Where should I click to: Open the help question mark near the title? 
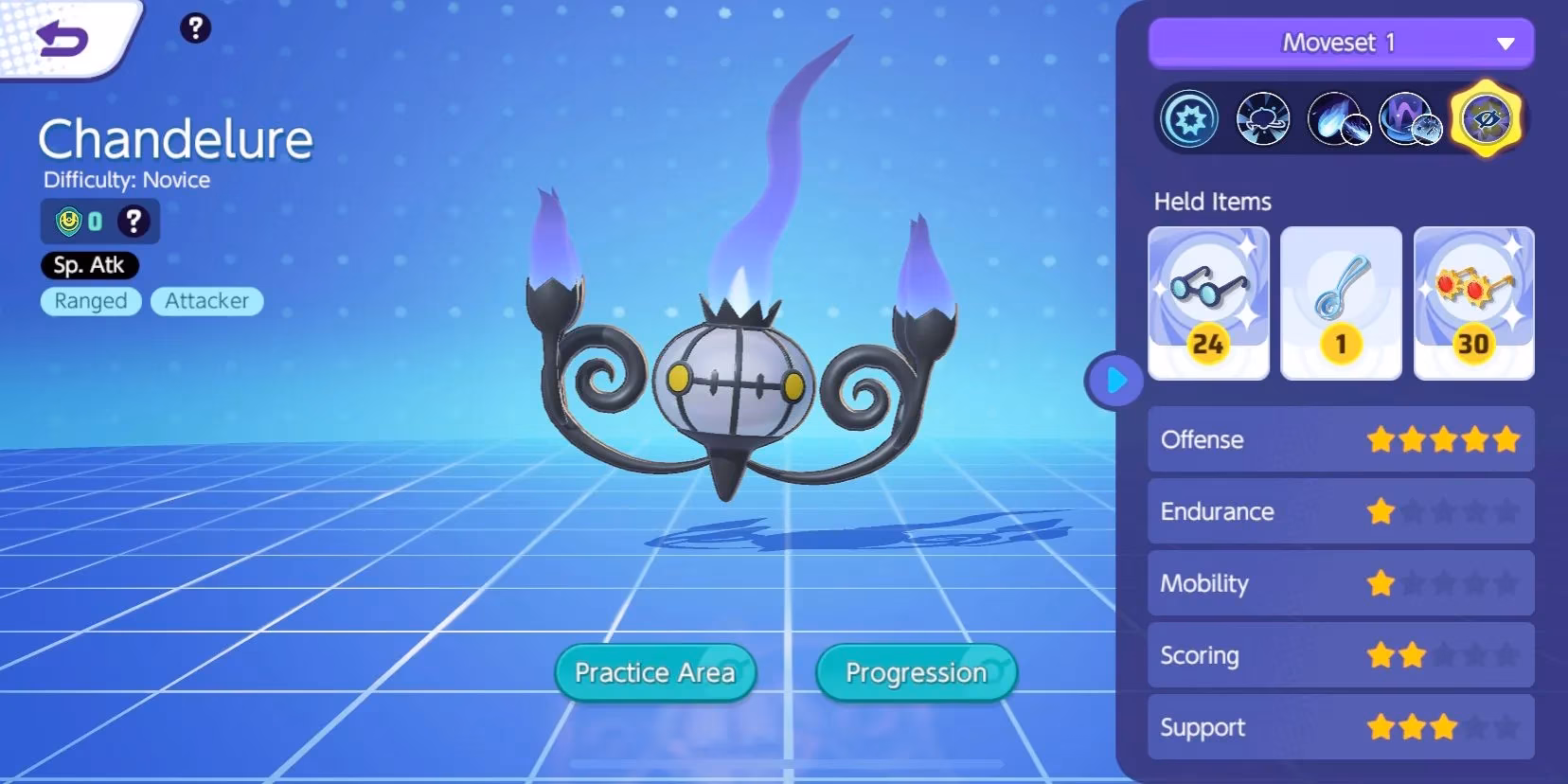pos(196,28)
